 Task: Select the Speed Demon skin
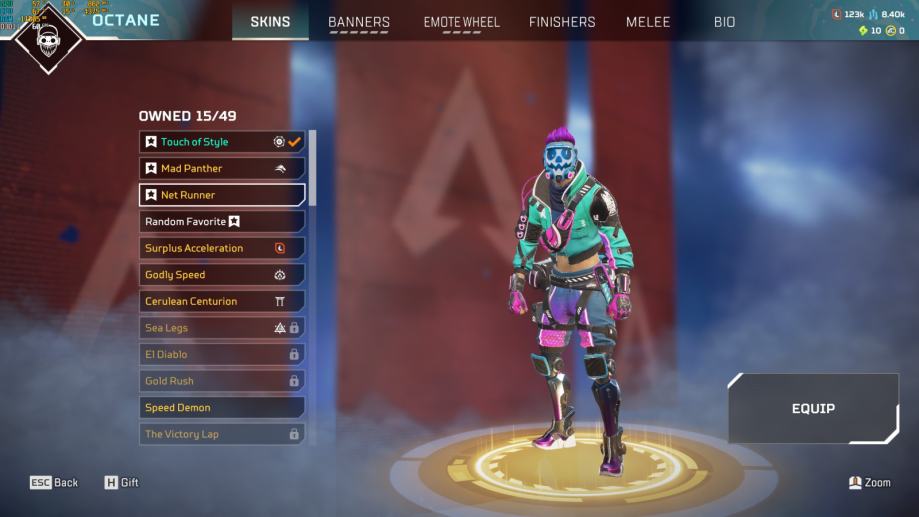[x=222, y=408]
